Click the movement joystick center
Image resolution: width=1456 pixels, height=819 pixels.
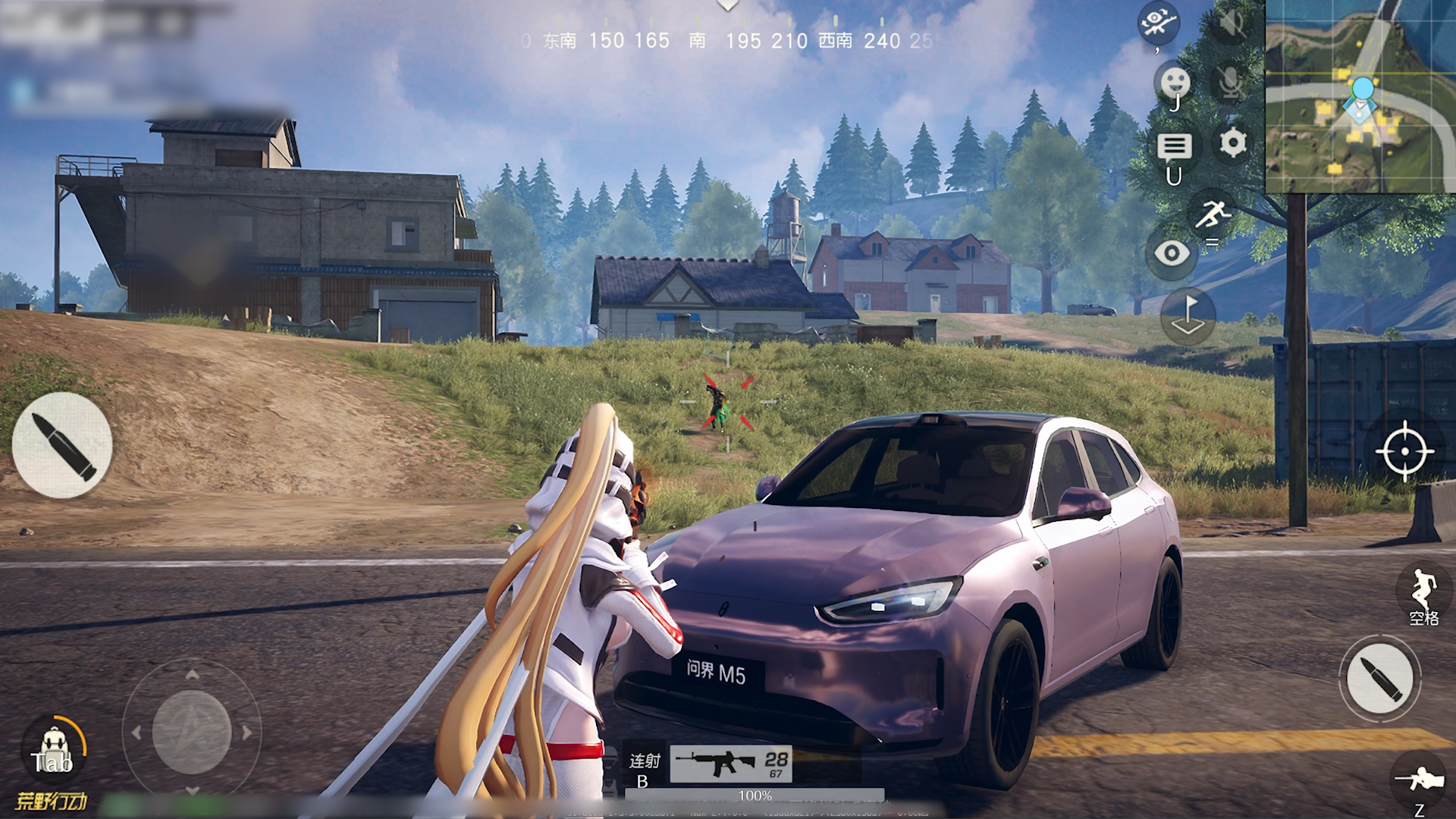pos(192,732)
